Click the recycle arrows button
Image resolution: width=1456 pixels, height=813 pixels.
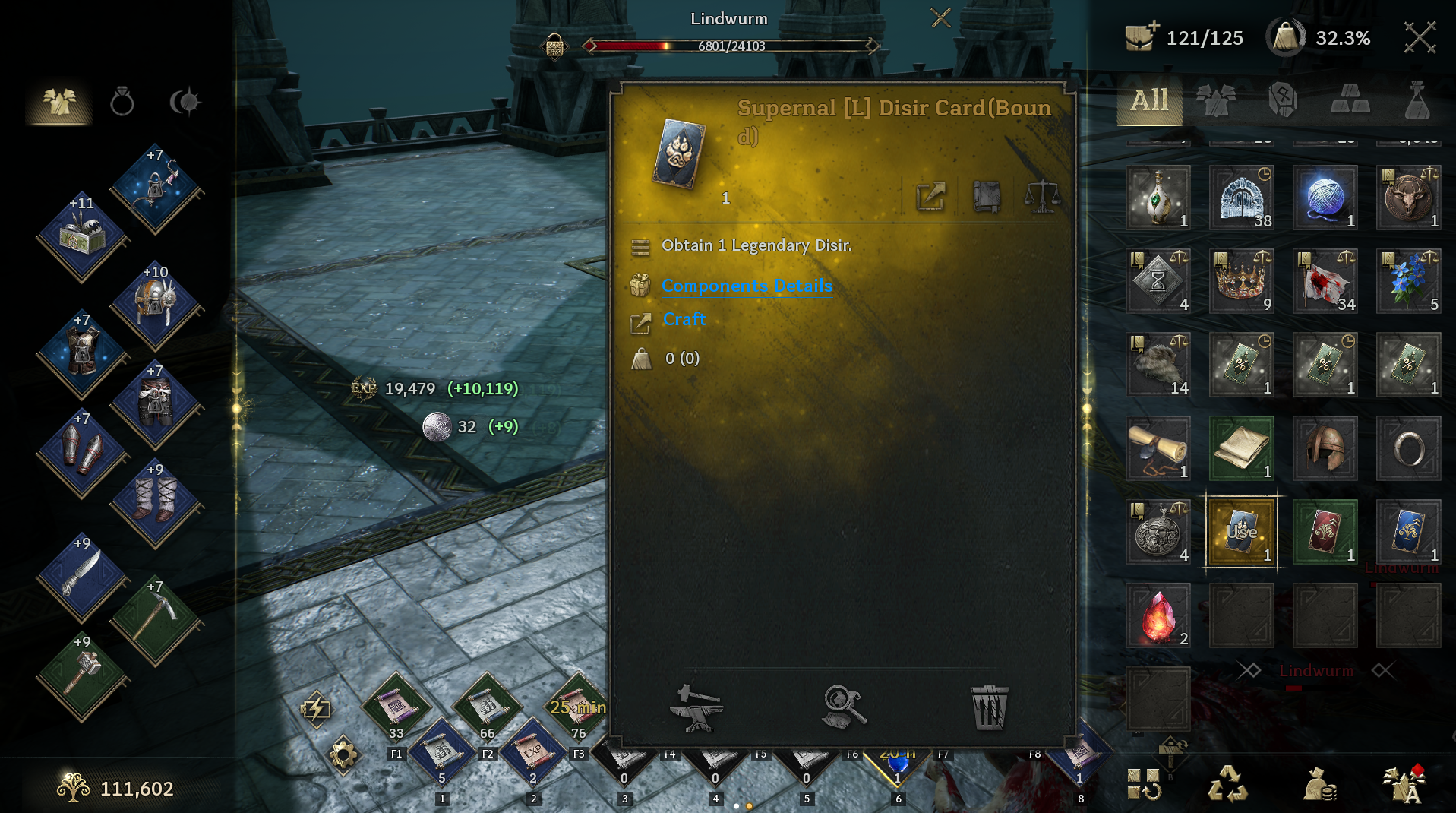coord(1227,784)
